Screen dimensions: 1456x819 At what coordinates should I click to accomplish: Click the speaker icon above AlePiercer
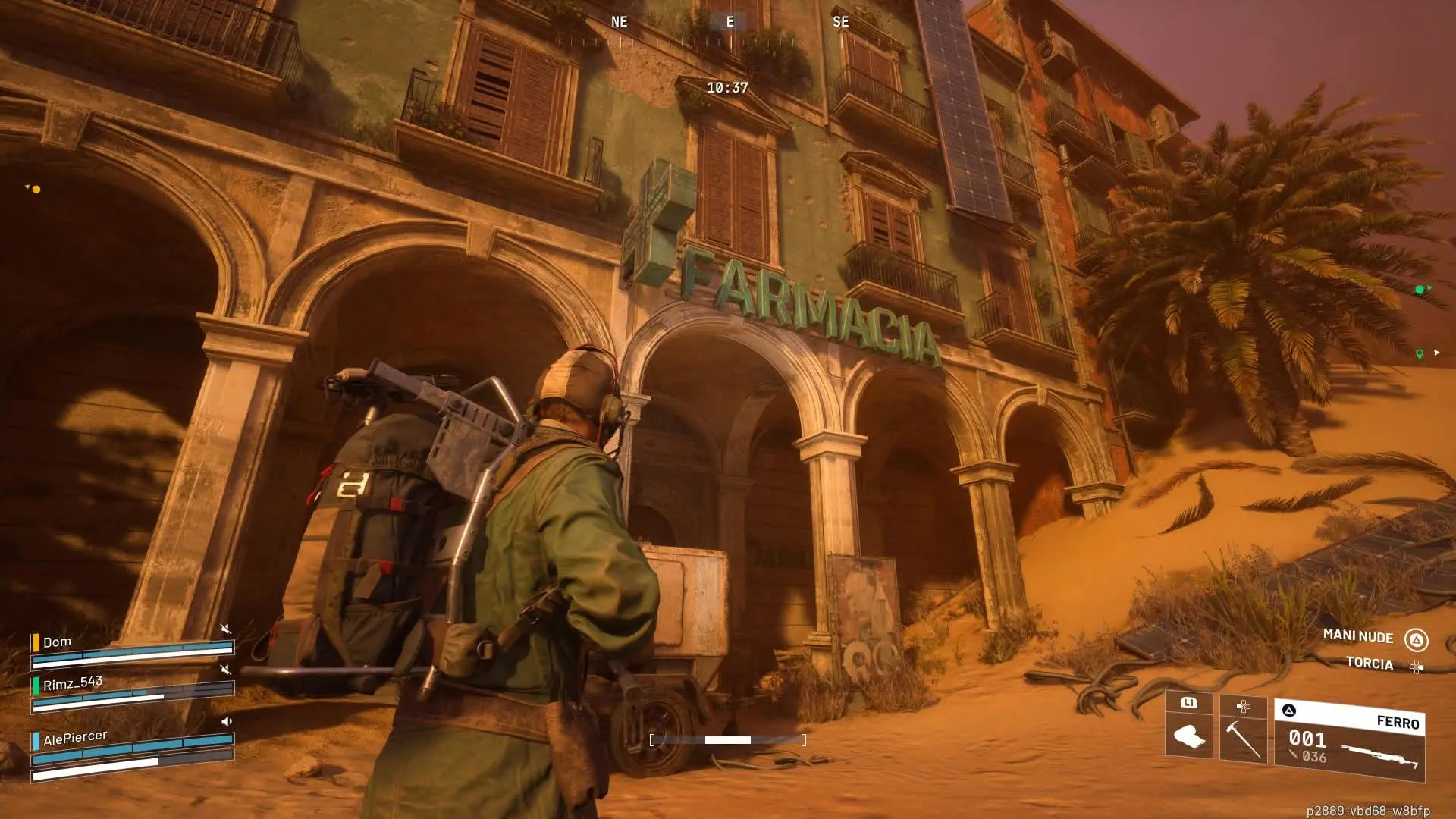(226, 721)
